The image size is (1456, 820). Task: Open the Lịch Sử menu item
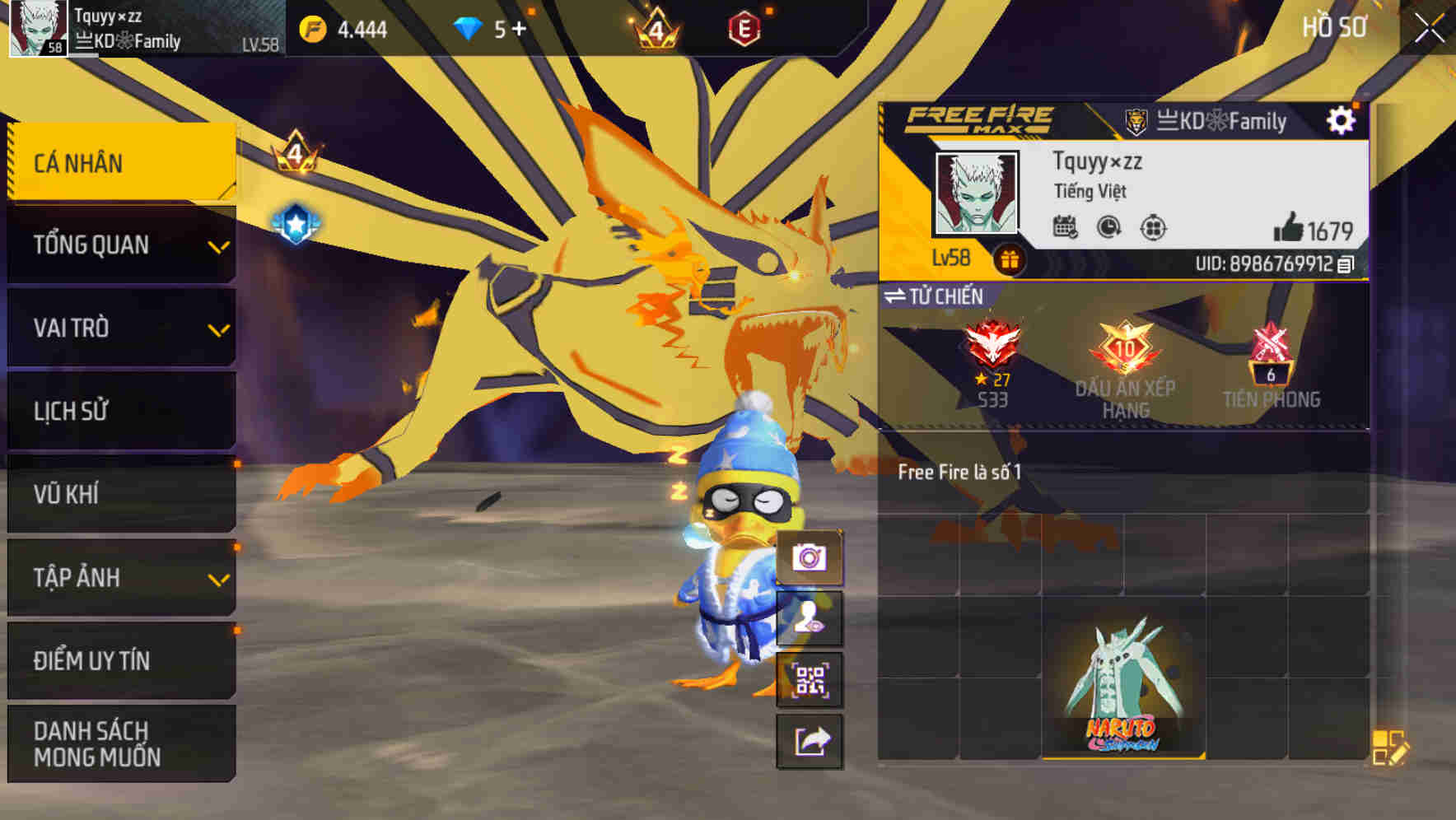[x=119, y=411]
